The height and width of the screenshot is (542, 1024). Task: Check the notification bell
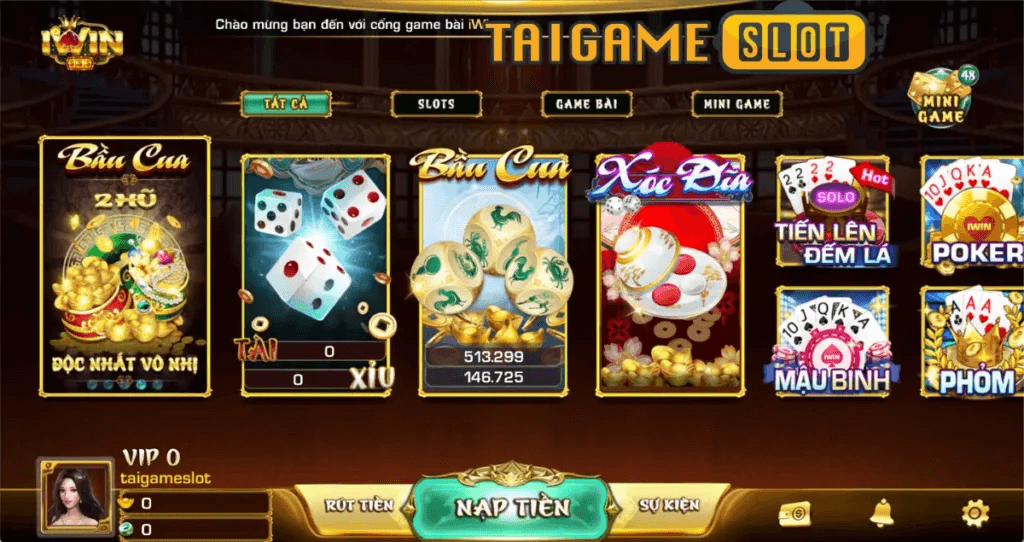pos(882,513)
